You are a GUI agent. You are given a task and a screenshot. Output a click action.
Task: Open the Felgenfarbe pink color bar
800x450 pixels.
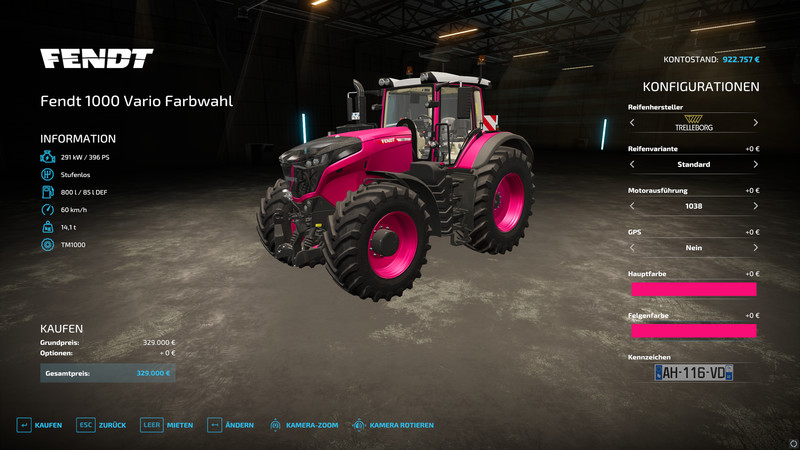[693, 330]
